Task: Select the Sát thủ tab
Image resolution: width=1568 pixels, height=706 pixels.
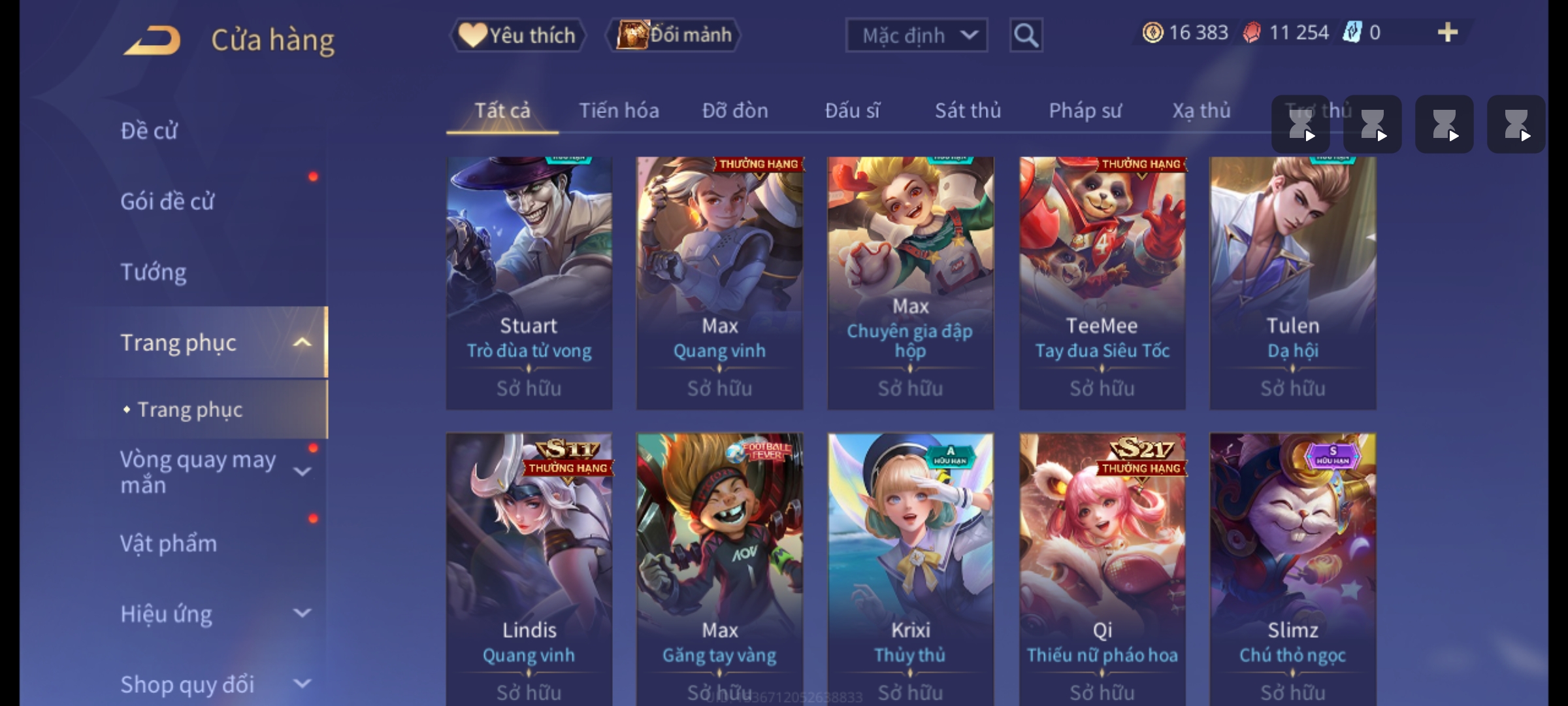Action: tap(968, 111)
